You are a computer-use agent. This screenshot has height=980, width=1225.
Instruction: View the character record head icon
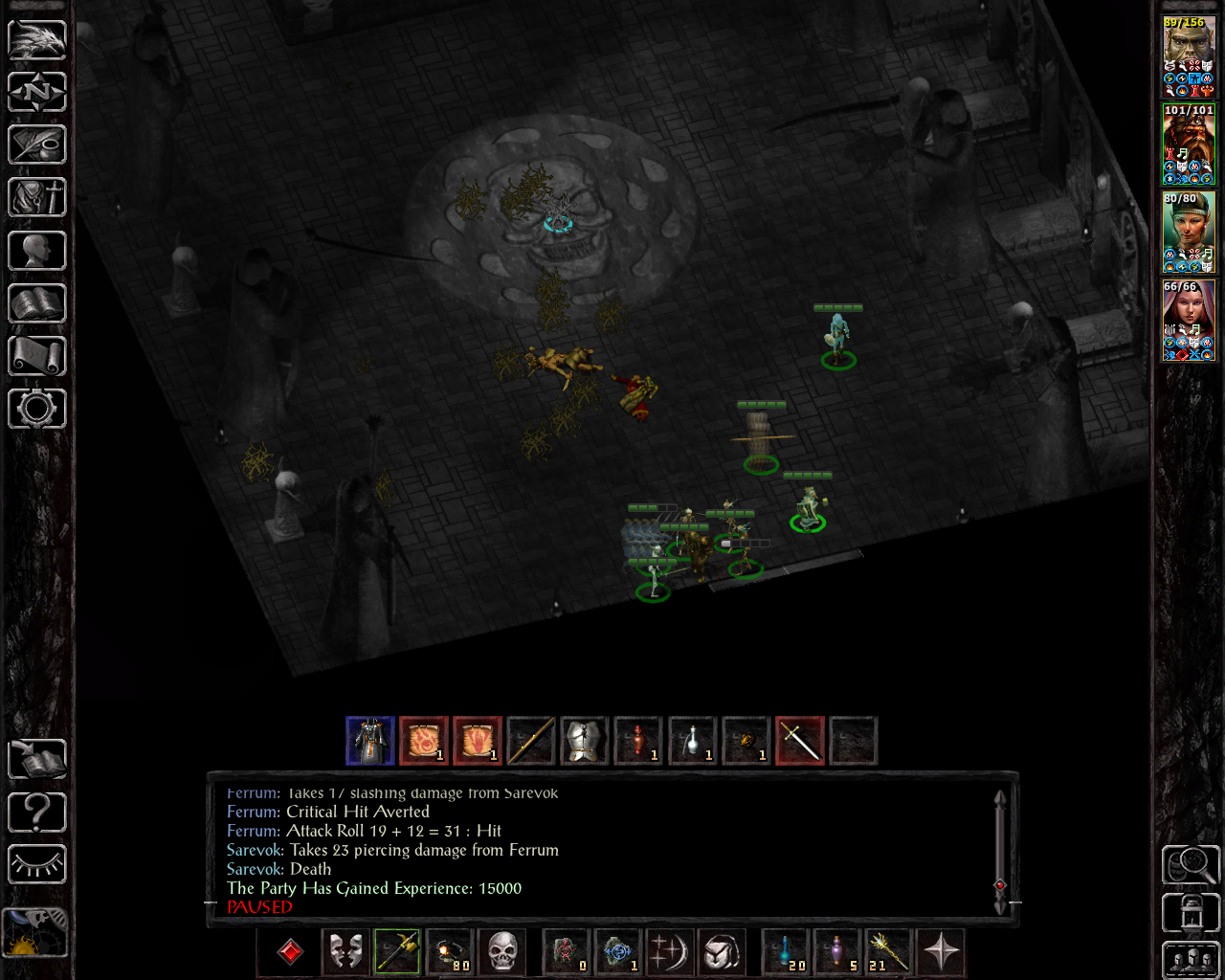(x=36, y=250)
